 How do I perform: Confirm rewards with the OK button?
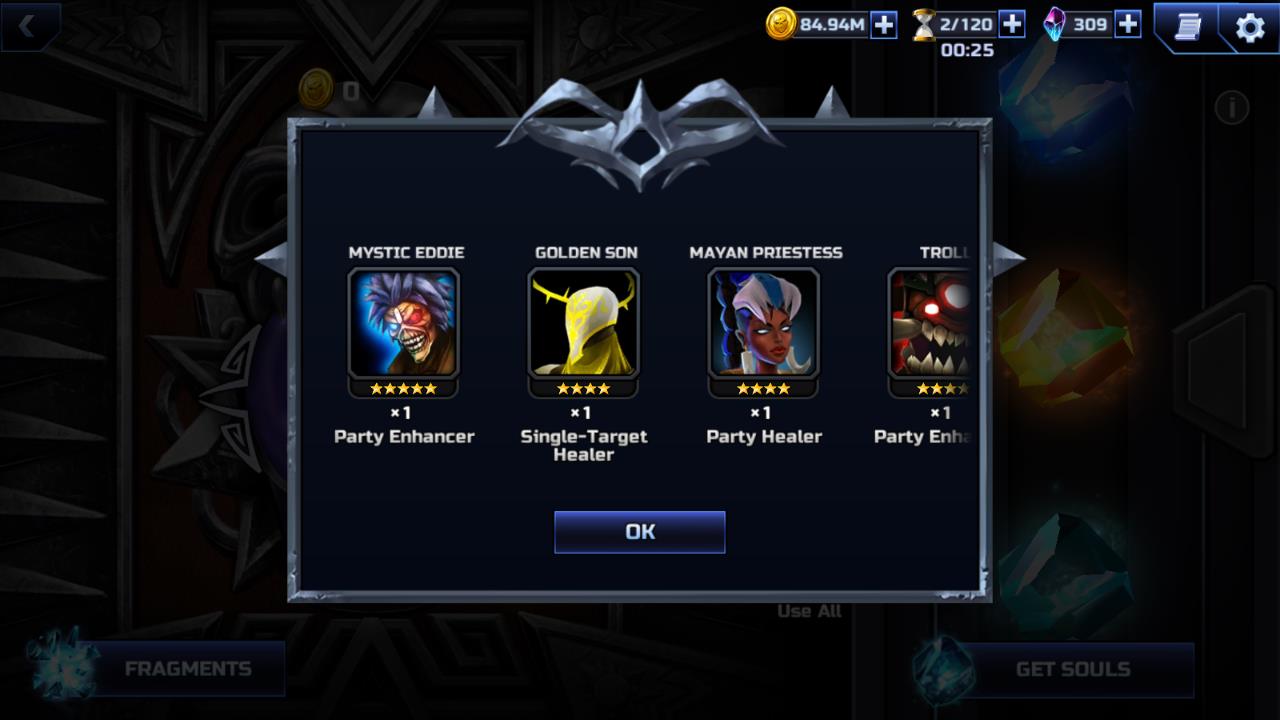(639, 532)
